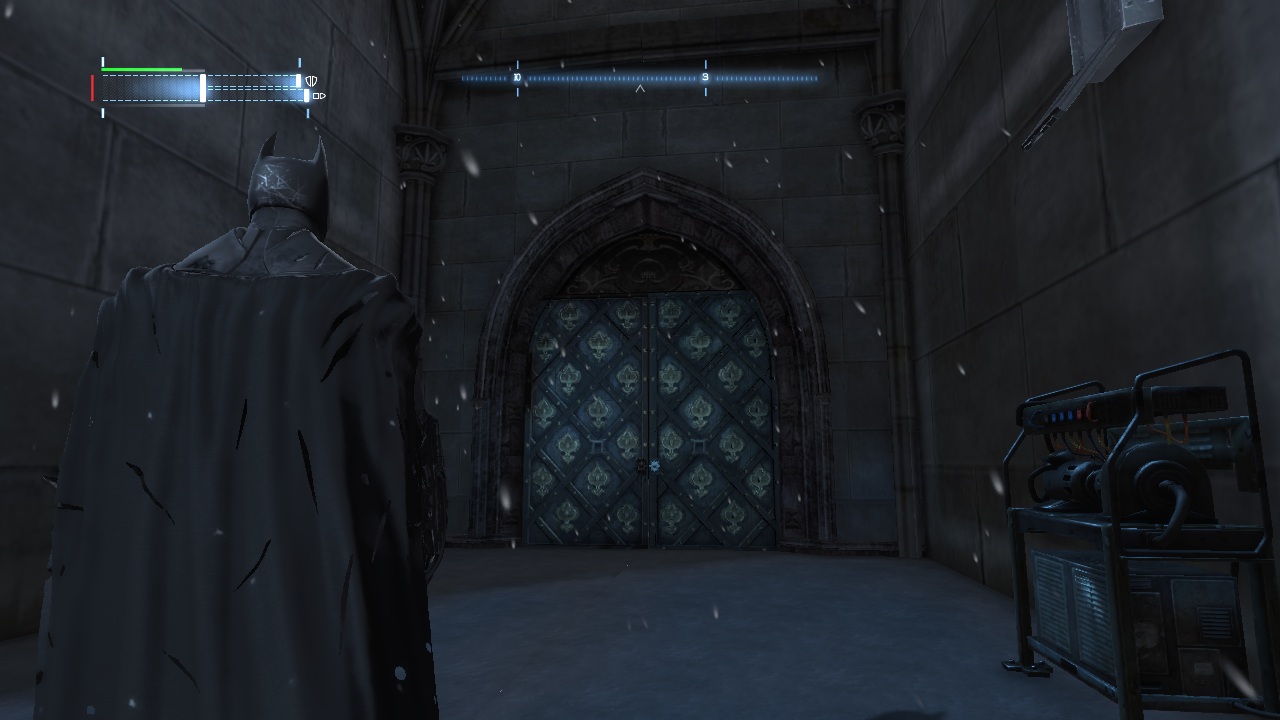The height and width of the screenshot is (720, 1280).
Task: Select the compass marker labeled 10
Action: click(x=517, y=77)
